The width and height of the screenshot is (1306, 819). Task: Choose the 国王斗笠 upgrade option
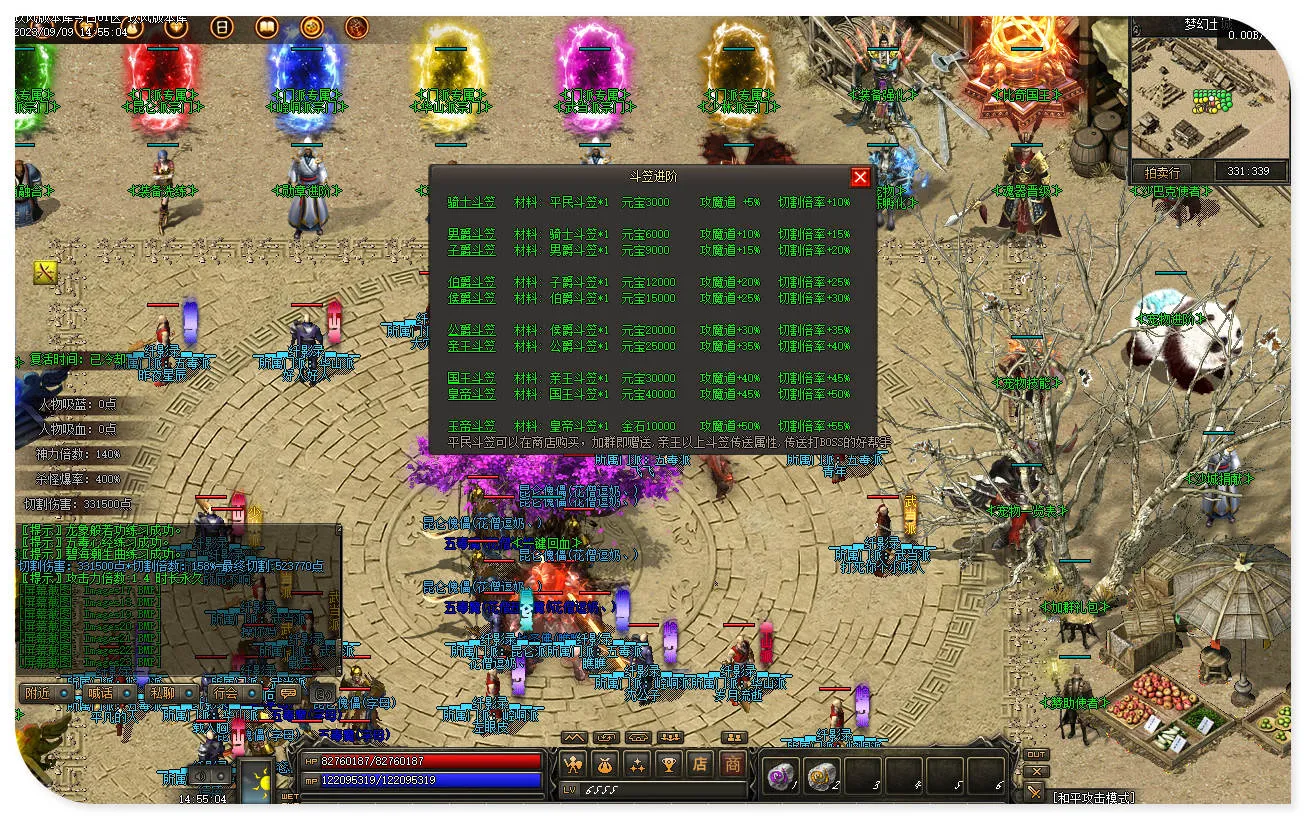point(471,378)
